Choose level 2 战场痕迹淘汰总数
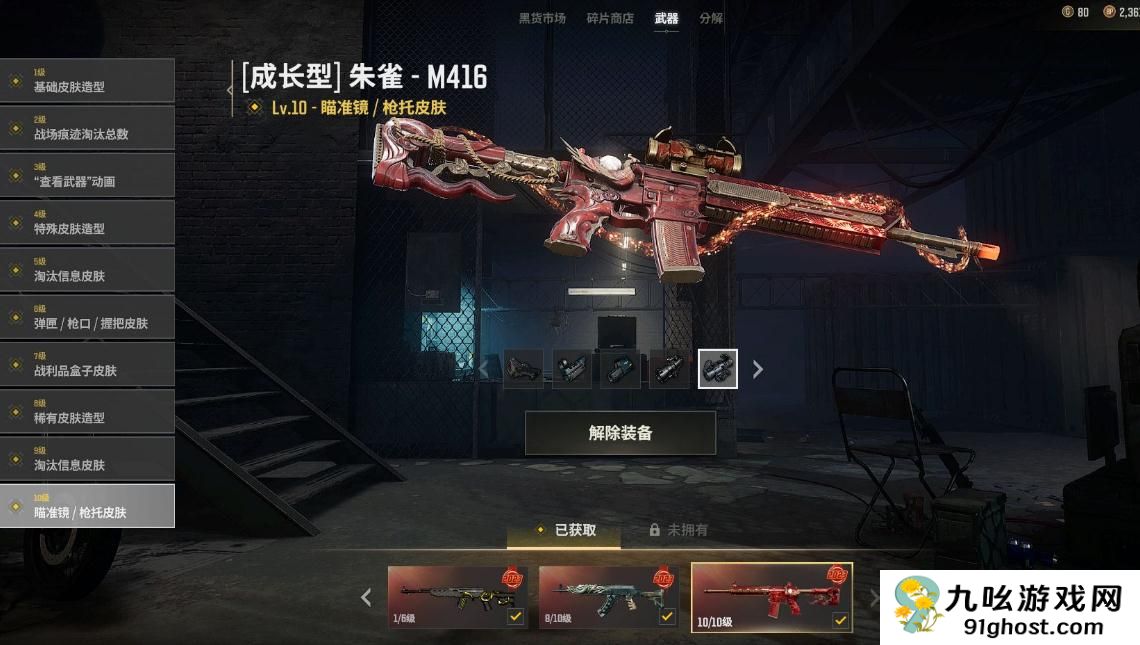Image resolution: width=1140 pixels, height=645 pixels. (x=87, y=128)
